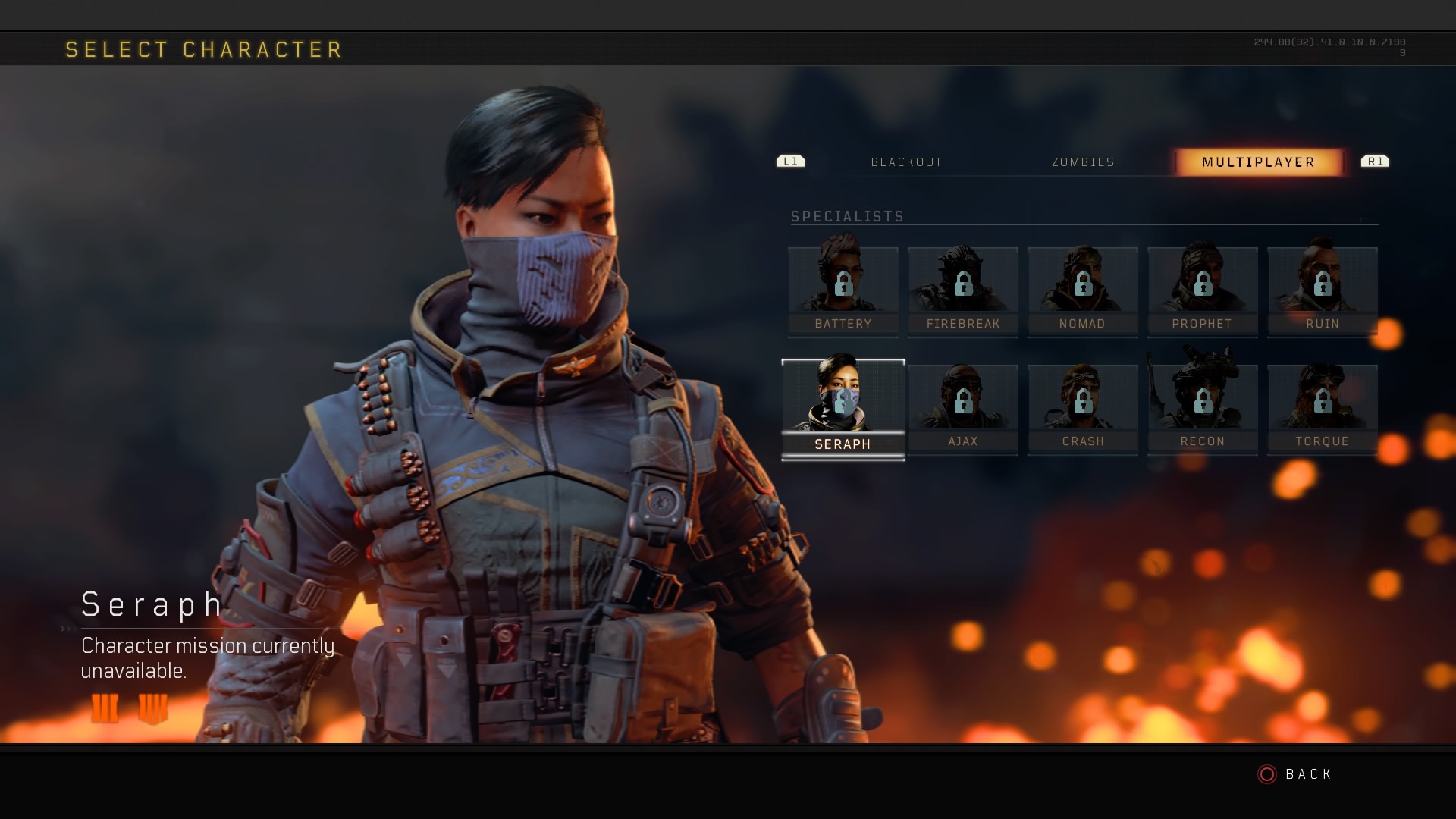Click the Prophet specialist tile
Image resolution: width=1456 pixels, height=819 pixels.
[1203, 290]
